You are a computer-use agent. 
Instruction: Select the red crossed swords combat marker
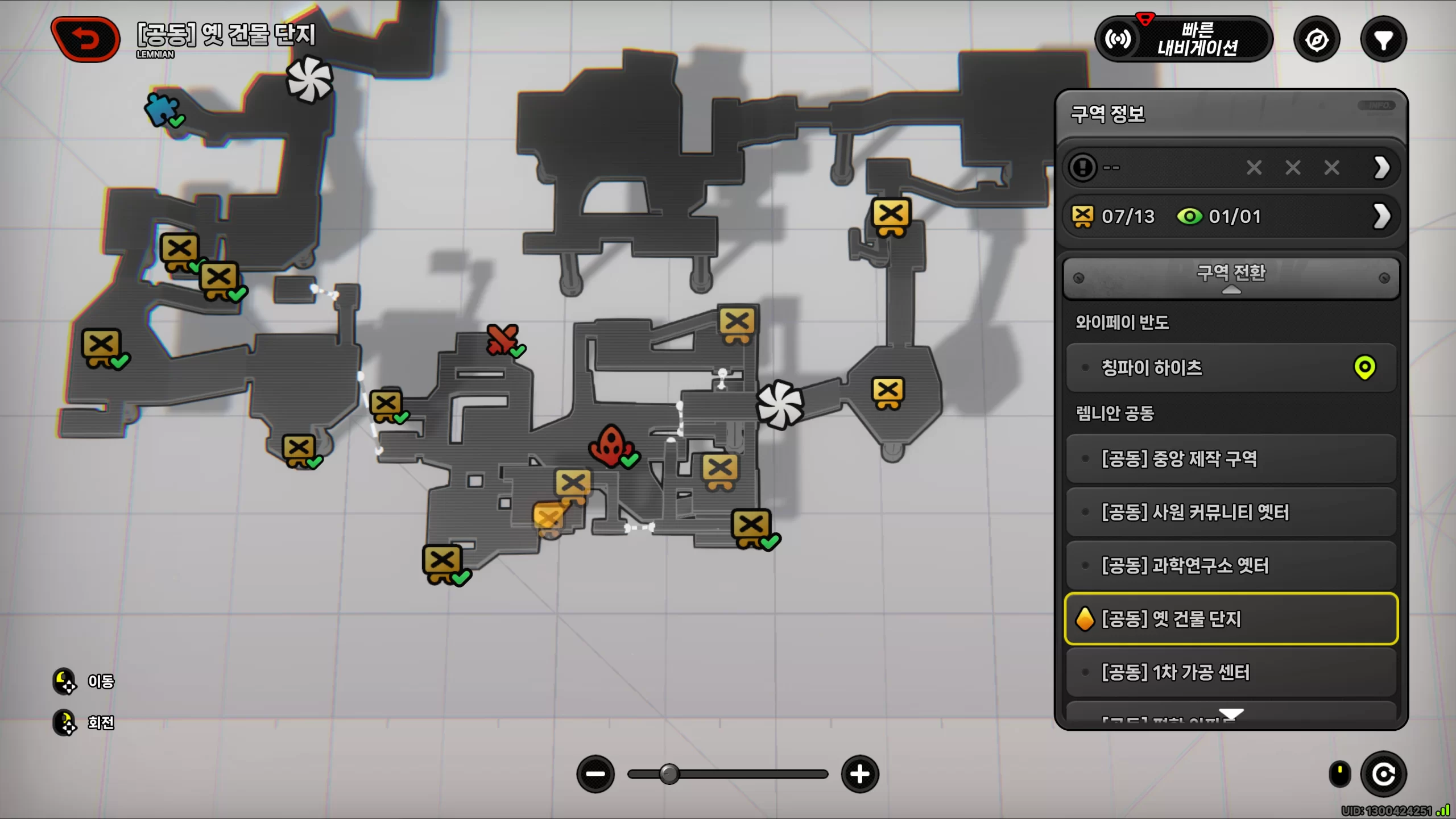pyautogui.click(x=502, y=340)
